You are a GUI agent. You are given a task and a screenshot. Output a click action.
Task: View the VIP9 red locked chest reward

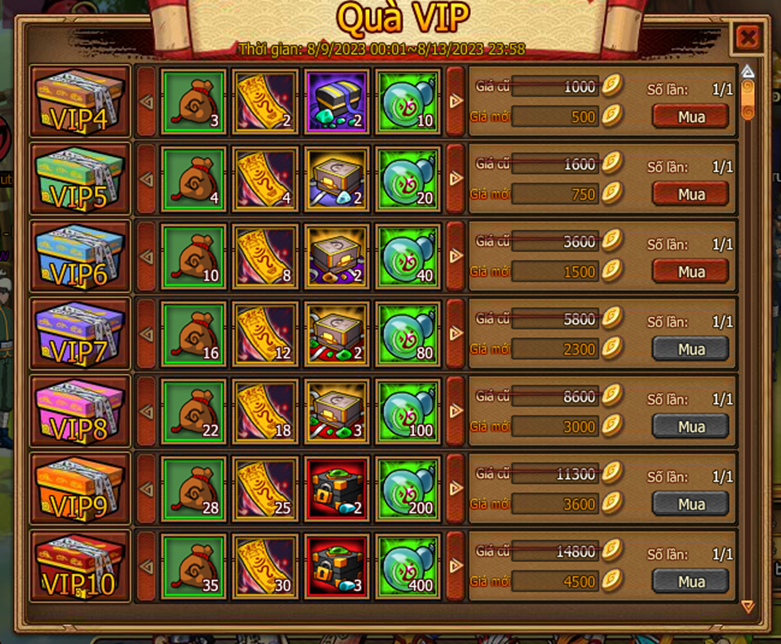[337, 488]
